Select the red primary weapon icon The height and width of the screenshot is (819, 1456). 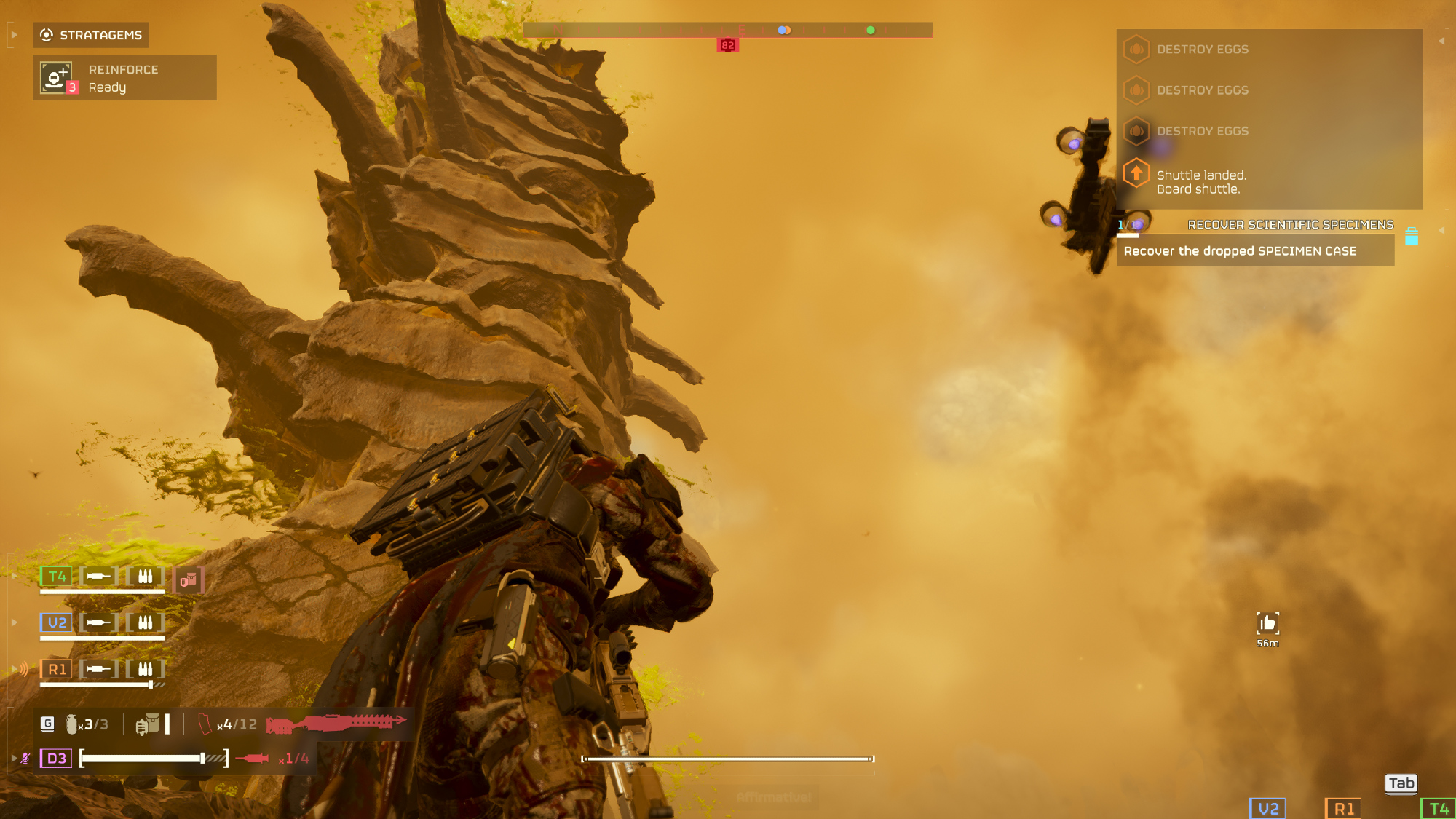coord(336,724)
